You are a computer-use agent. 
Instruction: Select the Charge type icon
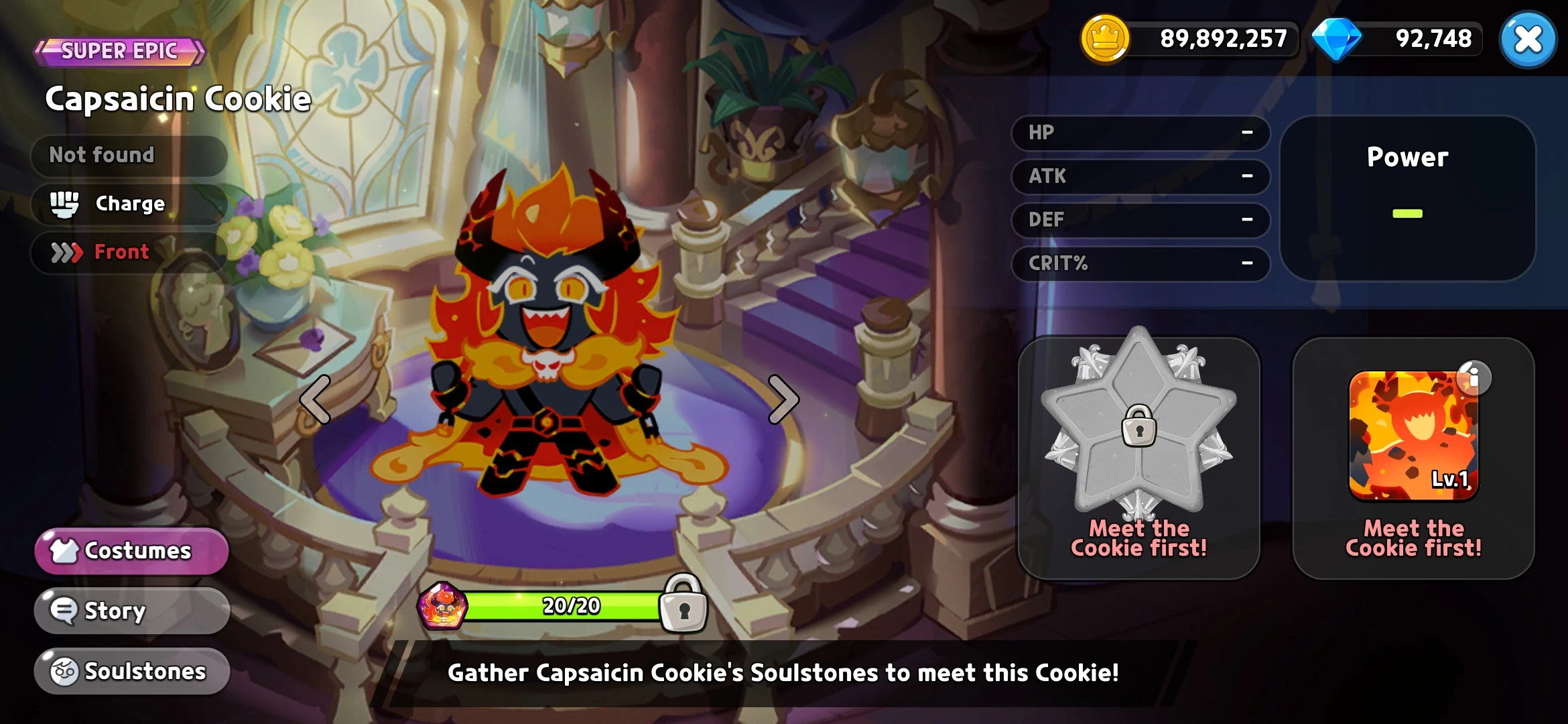[64, 204]
